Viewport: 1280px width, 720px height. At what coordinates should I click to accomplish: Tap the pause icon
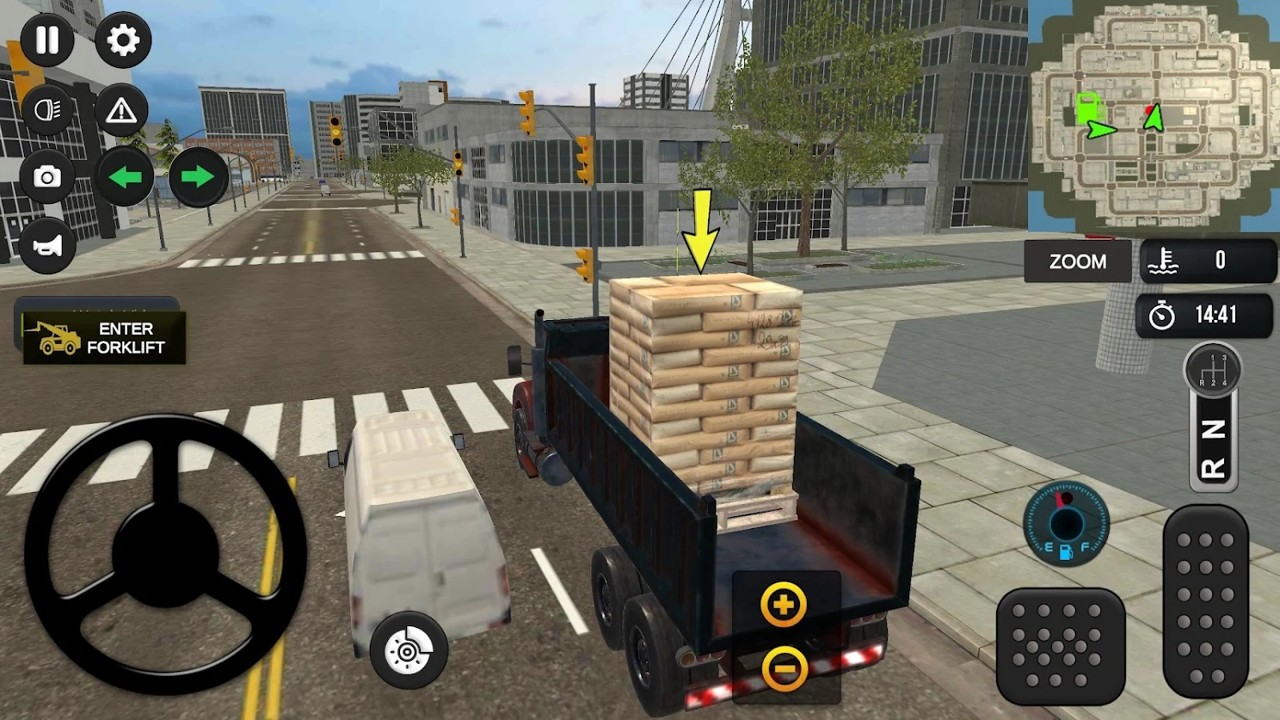pyautogui.click(x=47, y=40)
